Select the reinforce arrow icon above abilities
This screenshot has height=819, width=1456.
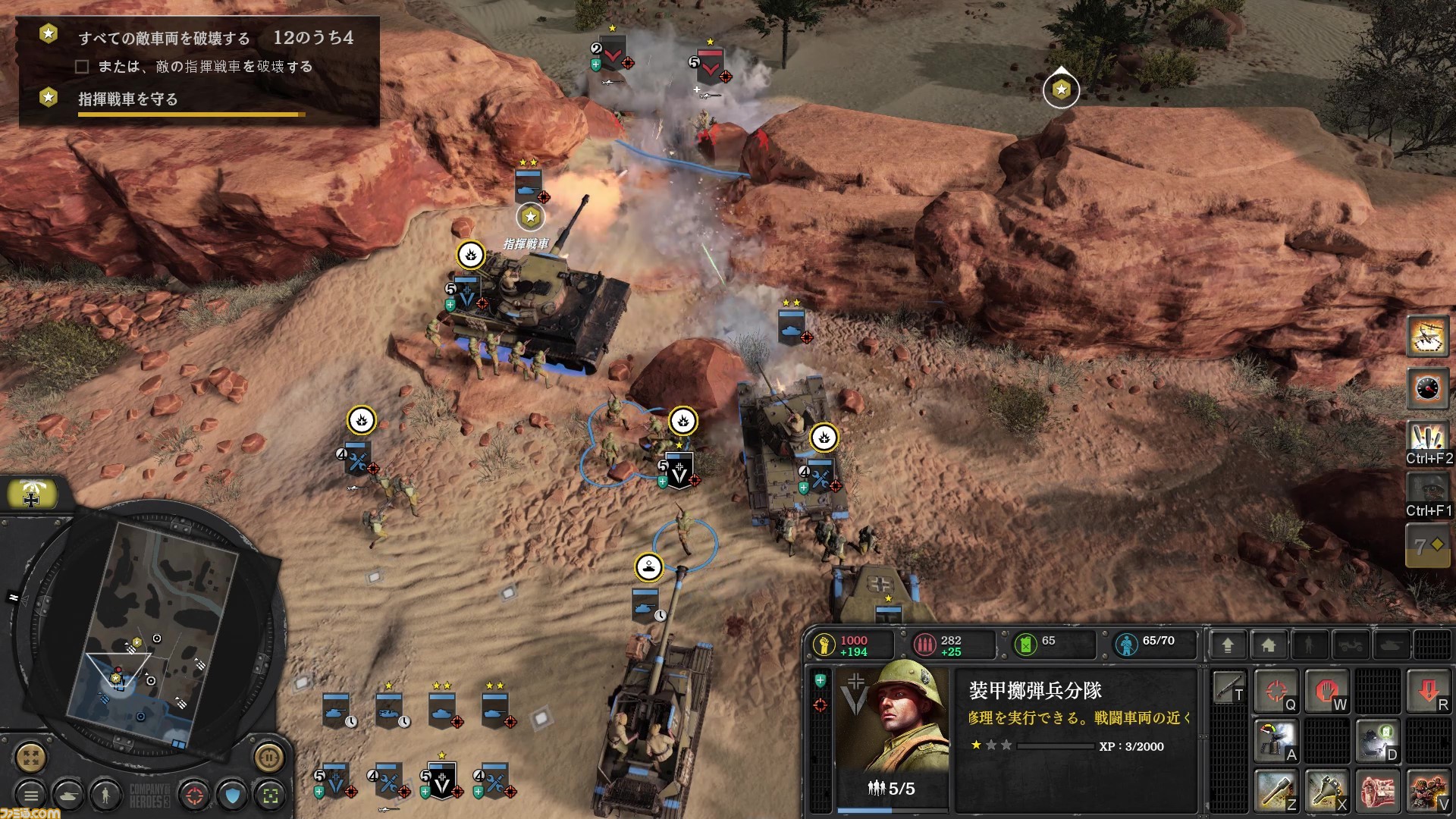pos(1227,644)
